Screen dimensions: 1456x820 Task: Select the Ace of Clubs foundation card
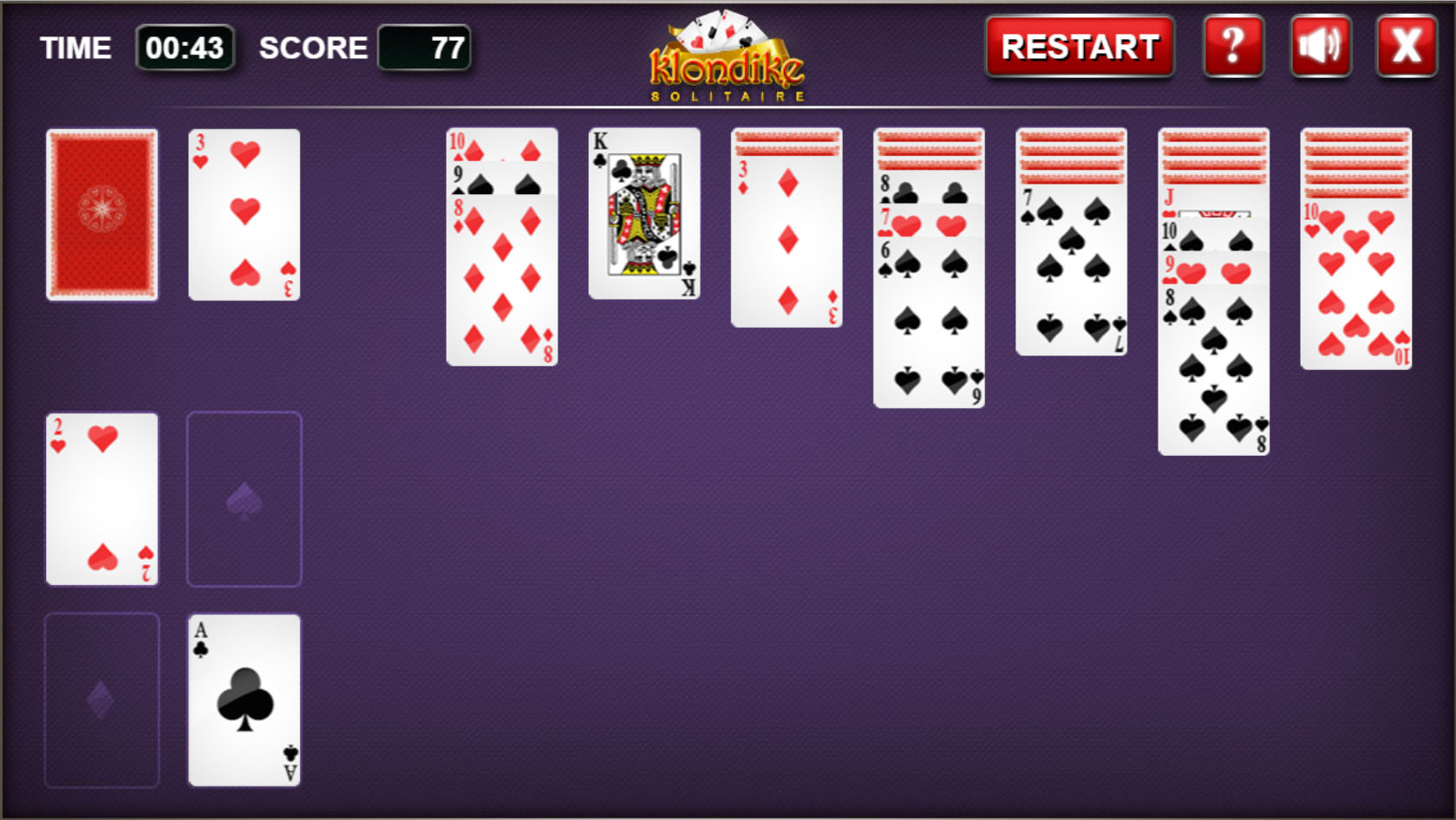(x=244, y=699)
